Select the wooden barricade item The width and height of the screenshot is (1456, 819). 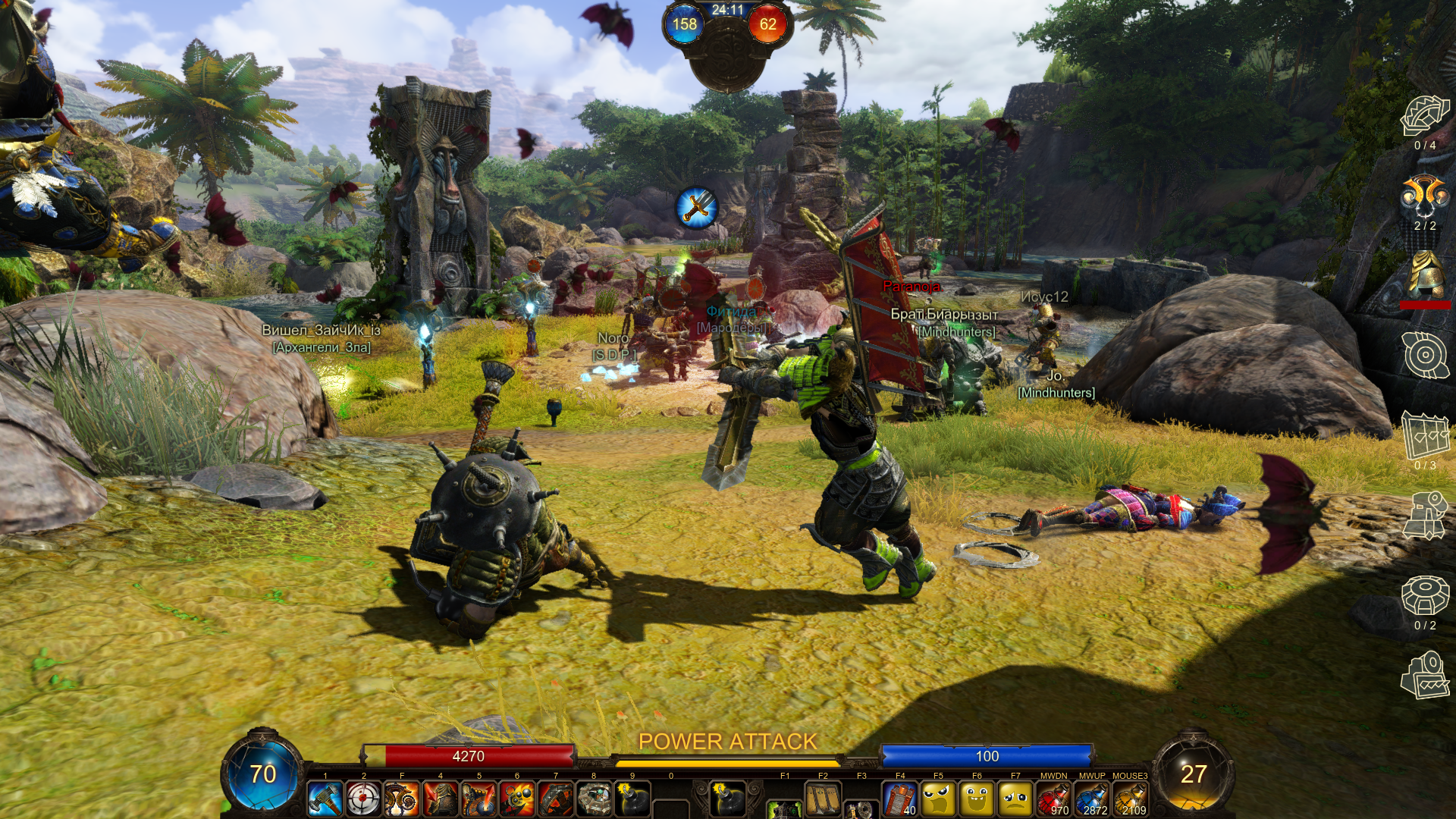tap(823, 799)
